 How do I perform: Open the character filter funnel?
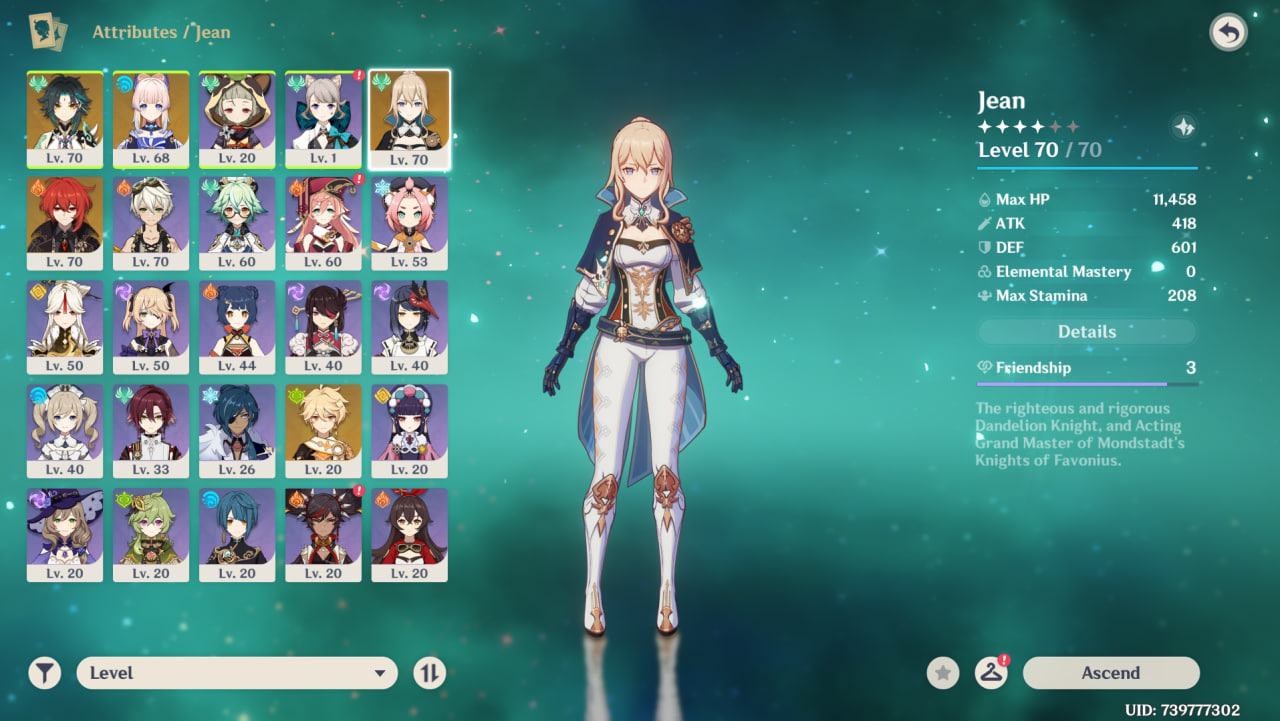[x=45, y=673]
